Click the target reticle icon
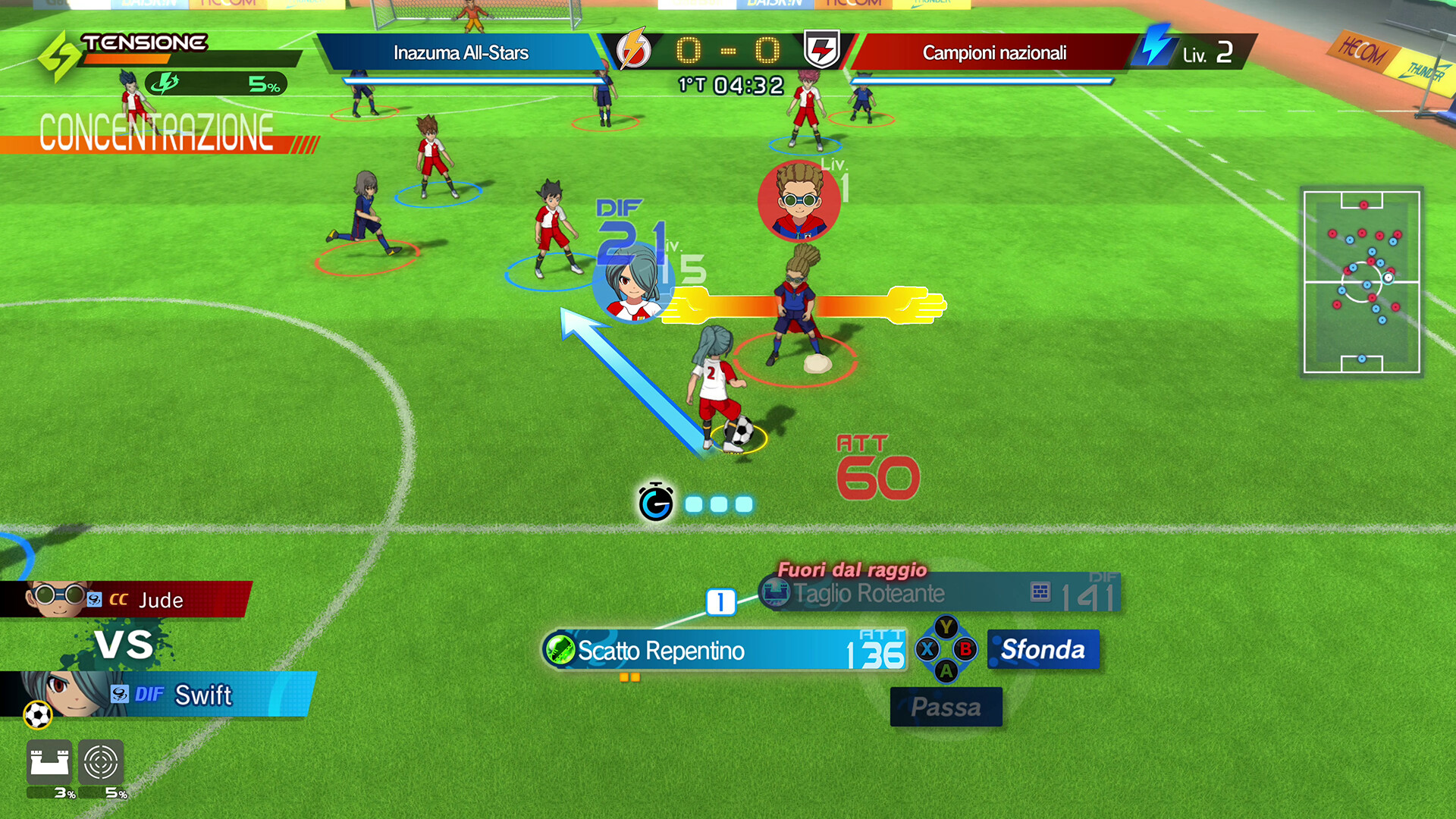 click(x=101, y=761)
